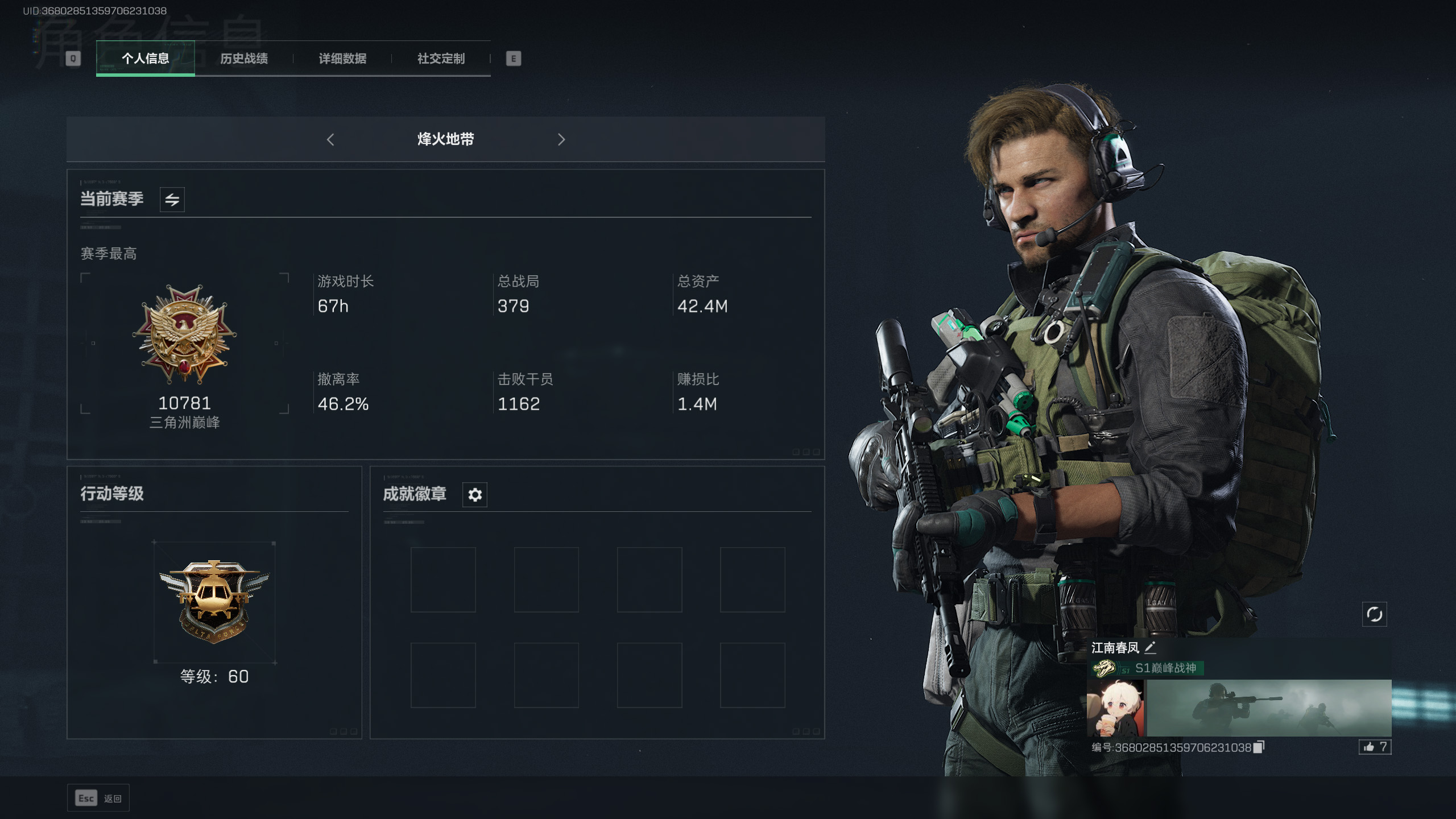Click the anime player avatar
Screen dimensions: 1456x819
pos(1115,708)
